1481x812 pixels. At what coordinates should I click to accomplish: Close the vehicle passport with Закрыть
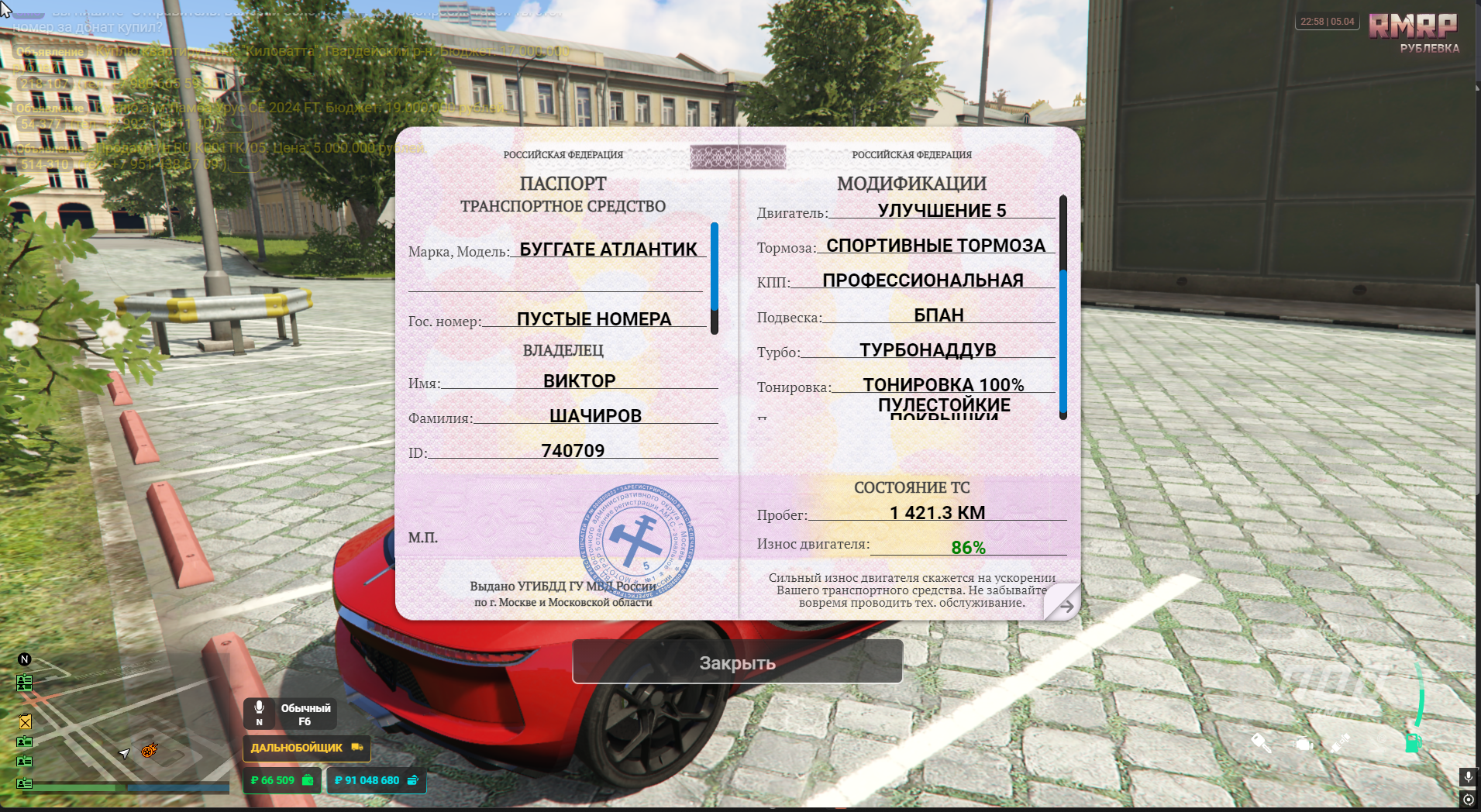(737, 662)
